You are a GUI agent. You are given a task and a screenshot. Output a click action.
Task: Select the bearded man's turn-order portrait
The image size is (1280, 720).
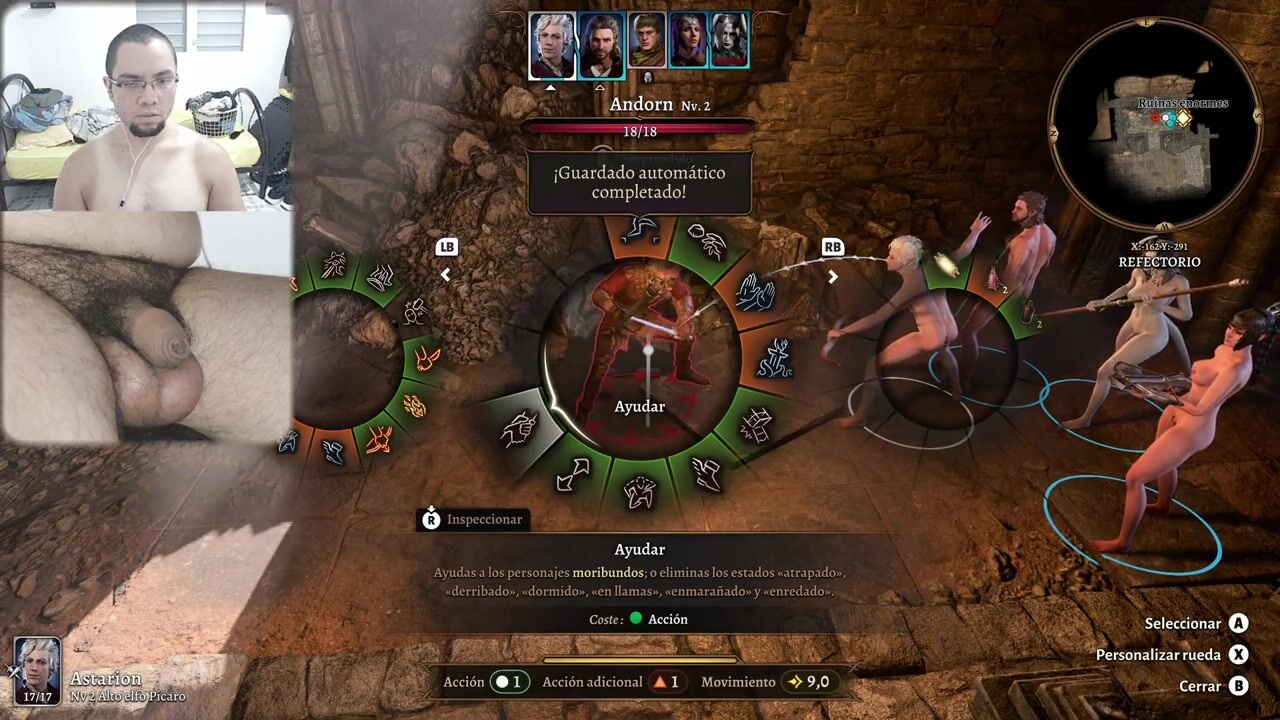[601, 44]
